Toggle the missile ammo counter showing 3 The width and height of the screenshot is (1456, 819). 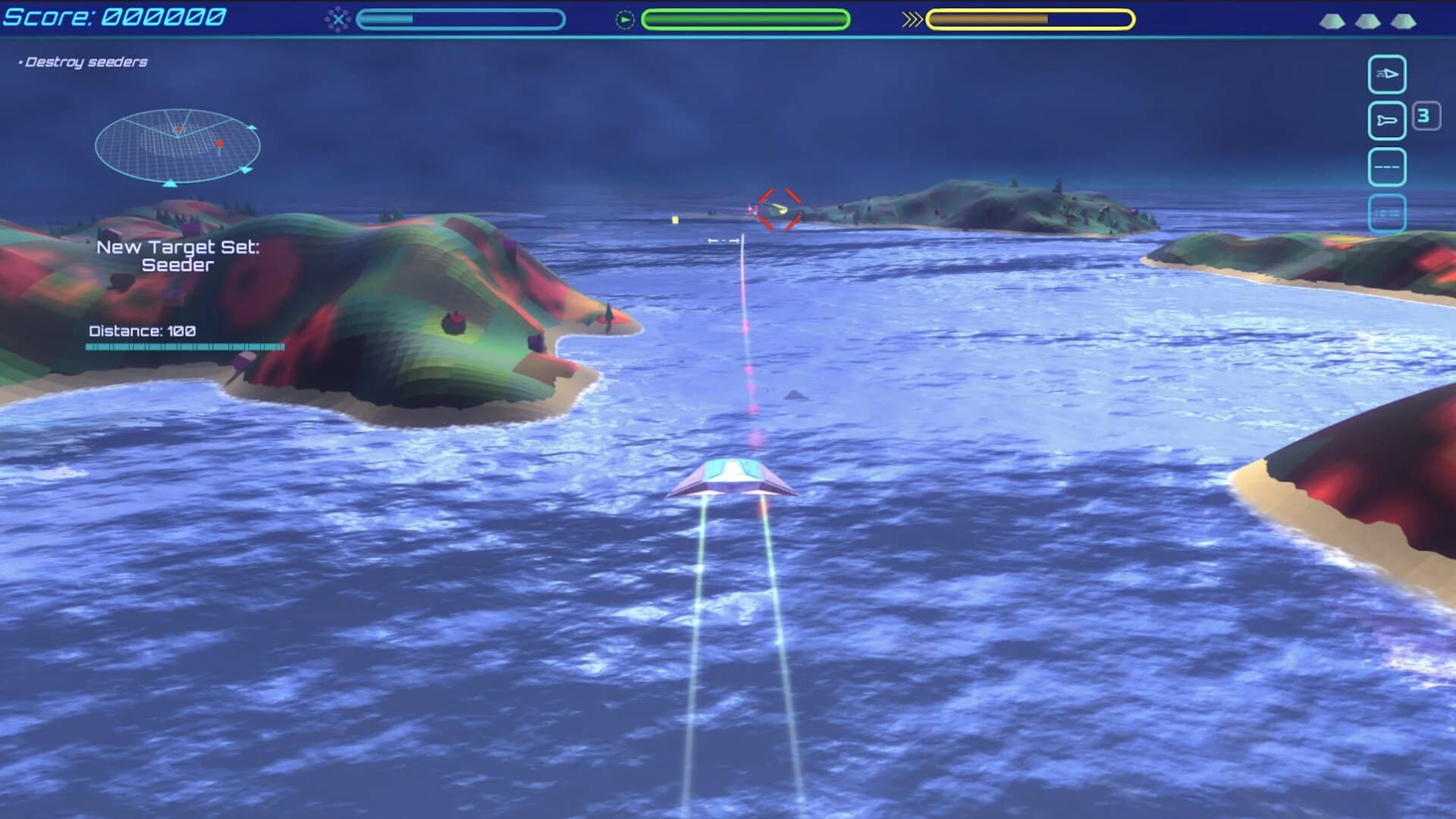point(1427,116)
